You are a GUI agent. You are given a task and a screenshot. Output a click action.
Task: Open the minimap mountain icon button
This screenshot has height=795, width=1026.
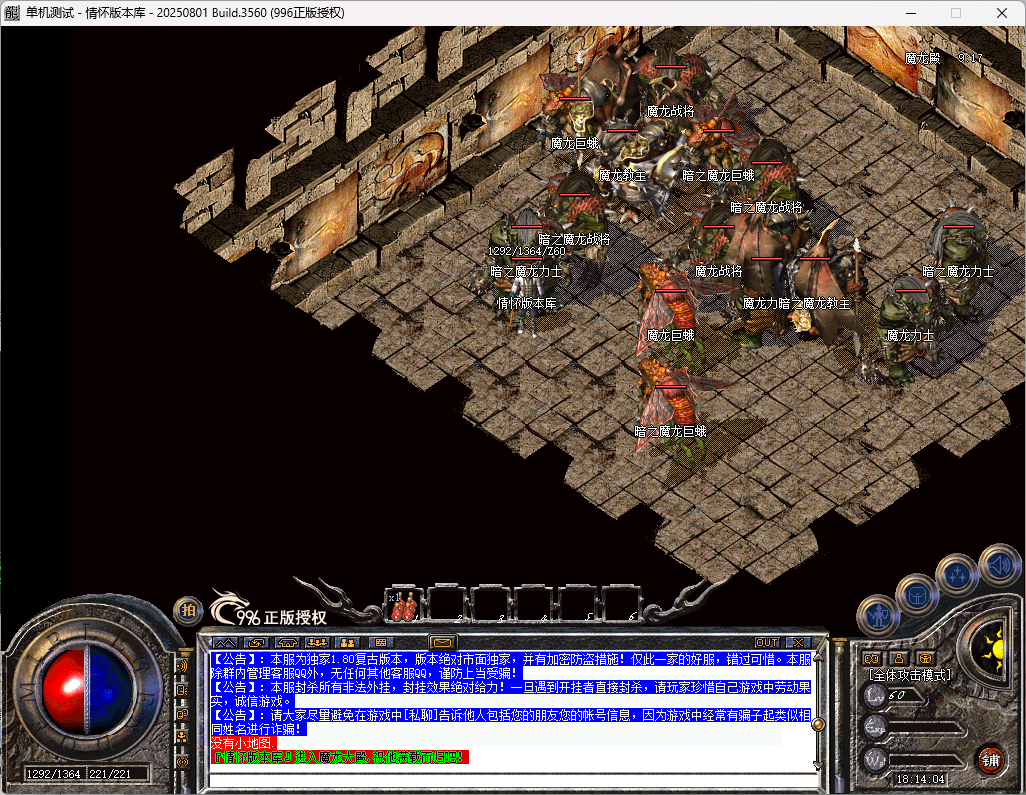(225, 642)
